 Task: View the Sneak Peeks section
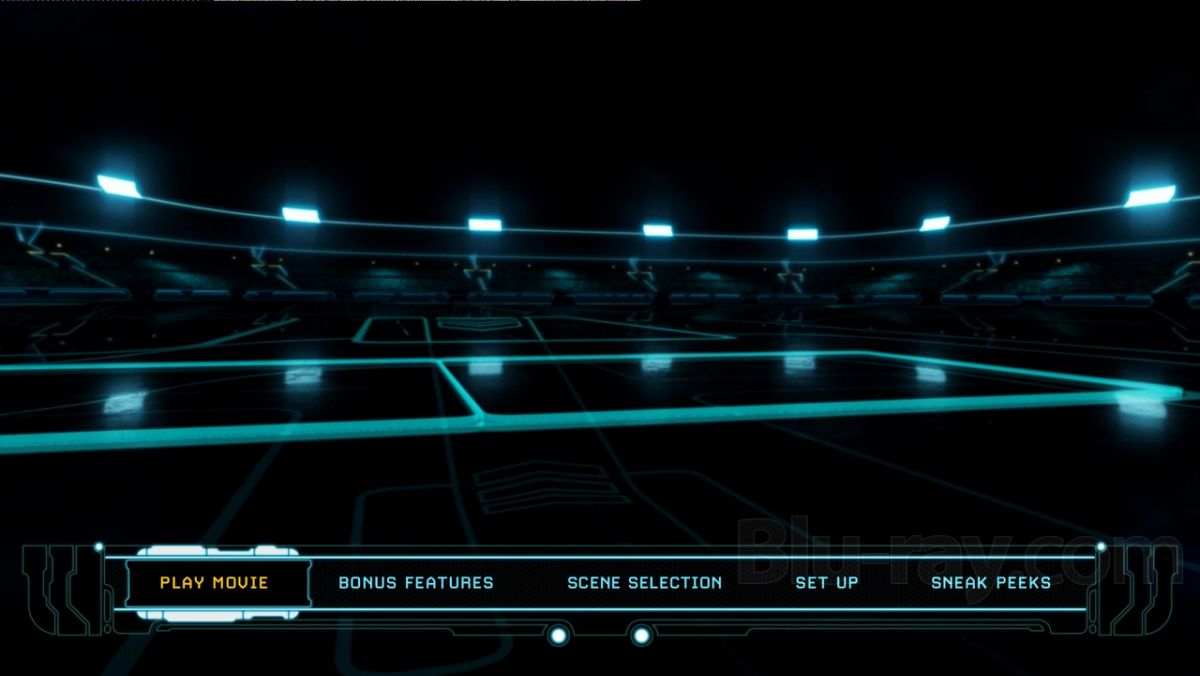990,582
